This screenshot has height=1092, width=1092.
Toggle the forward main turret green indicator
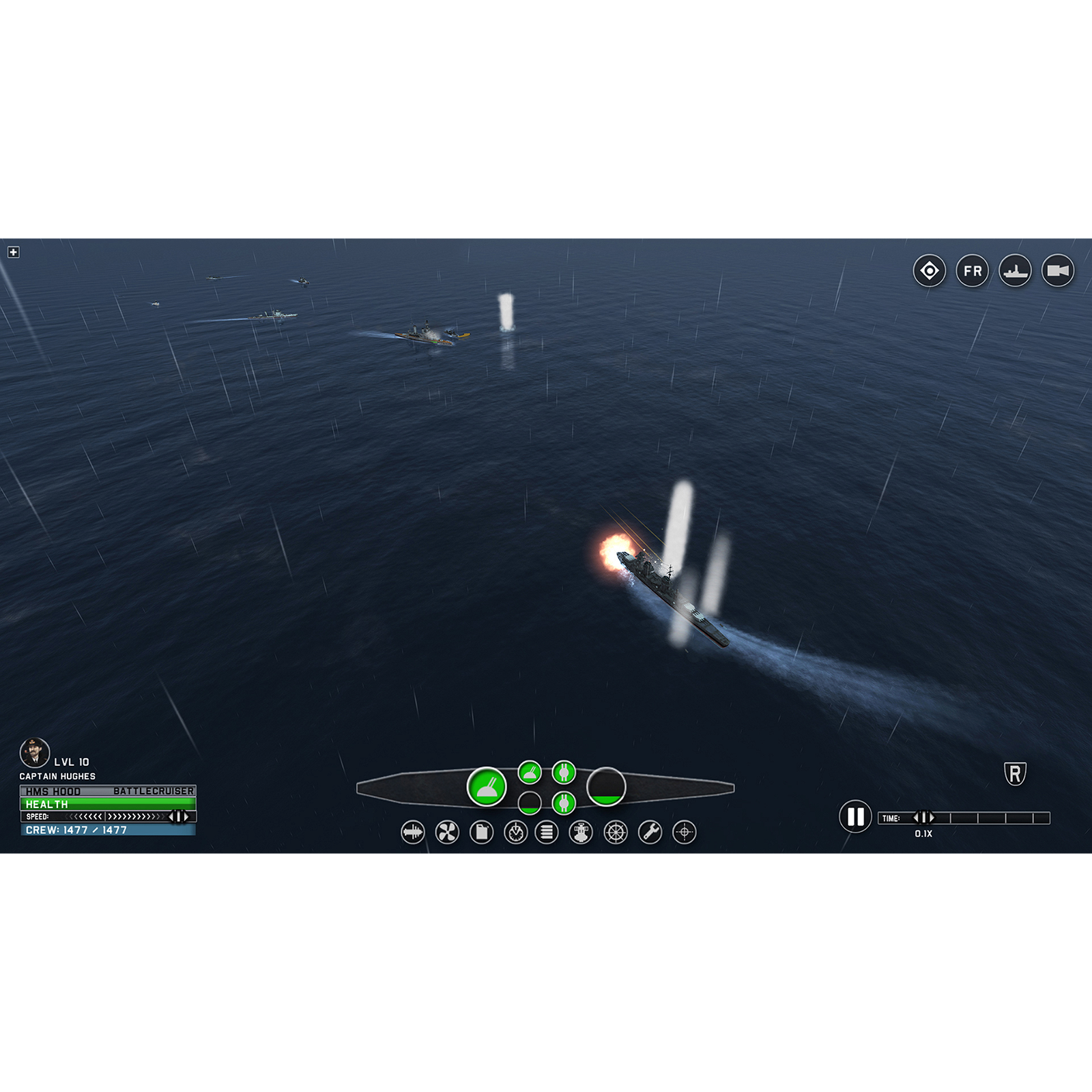point(488,786)
